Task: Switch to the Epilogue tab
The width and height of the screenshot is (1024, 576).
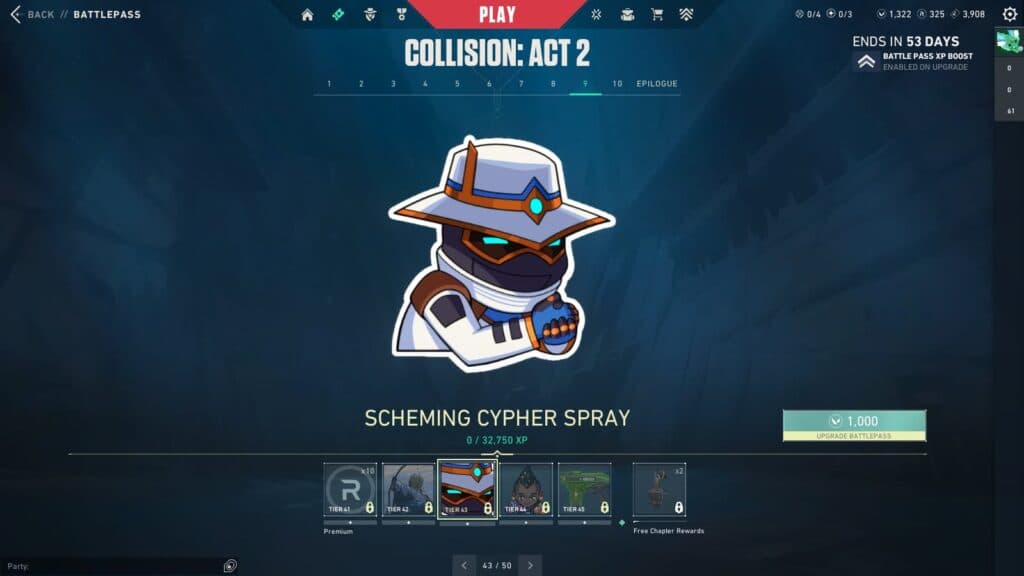Action: pyautogui.click(x=657, y=84)
